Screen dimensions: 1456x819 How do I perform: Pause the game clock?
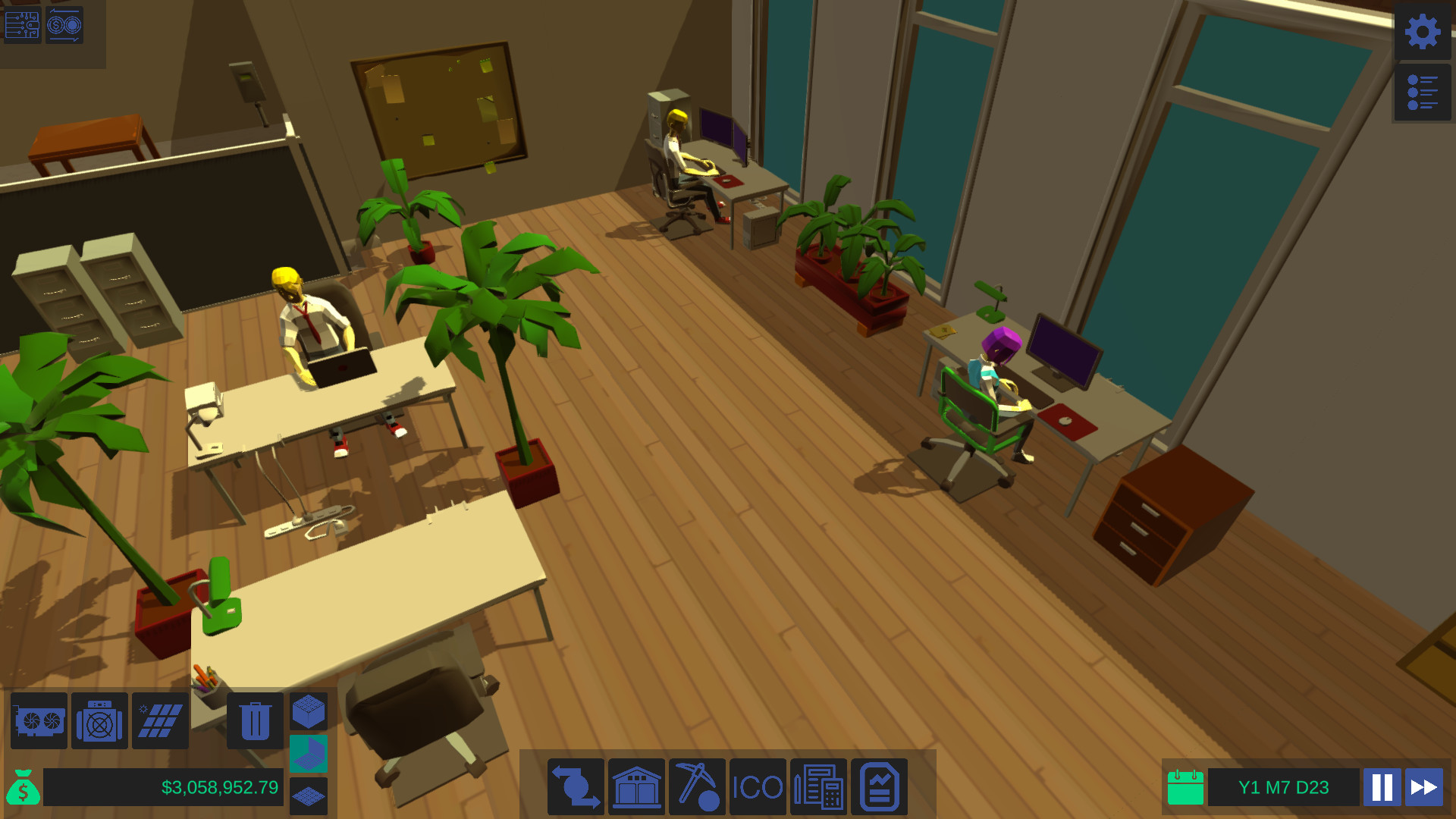[x=1382, y=787]
